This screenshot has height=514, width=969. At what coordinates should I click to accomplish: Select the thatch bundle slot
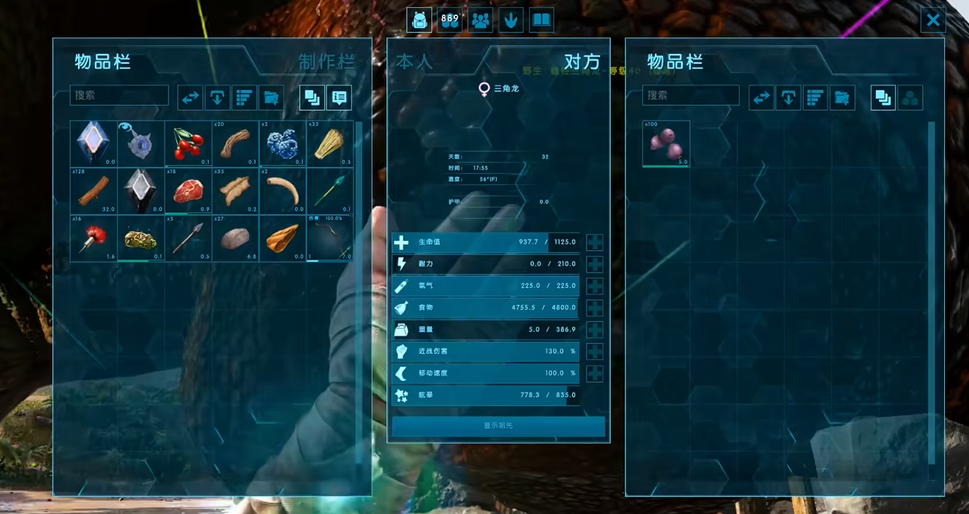[x=328, y=144]
